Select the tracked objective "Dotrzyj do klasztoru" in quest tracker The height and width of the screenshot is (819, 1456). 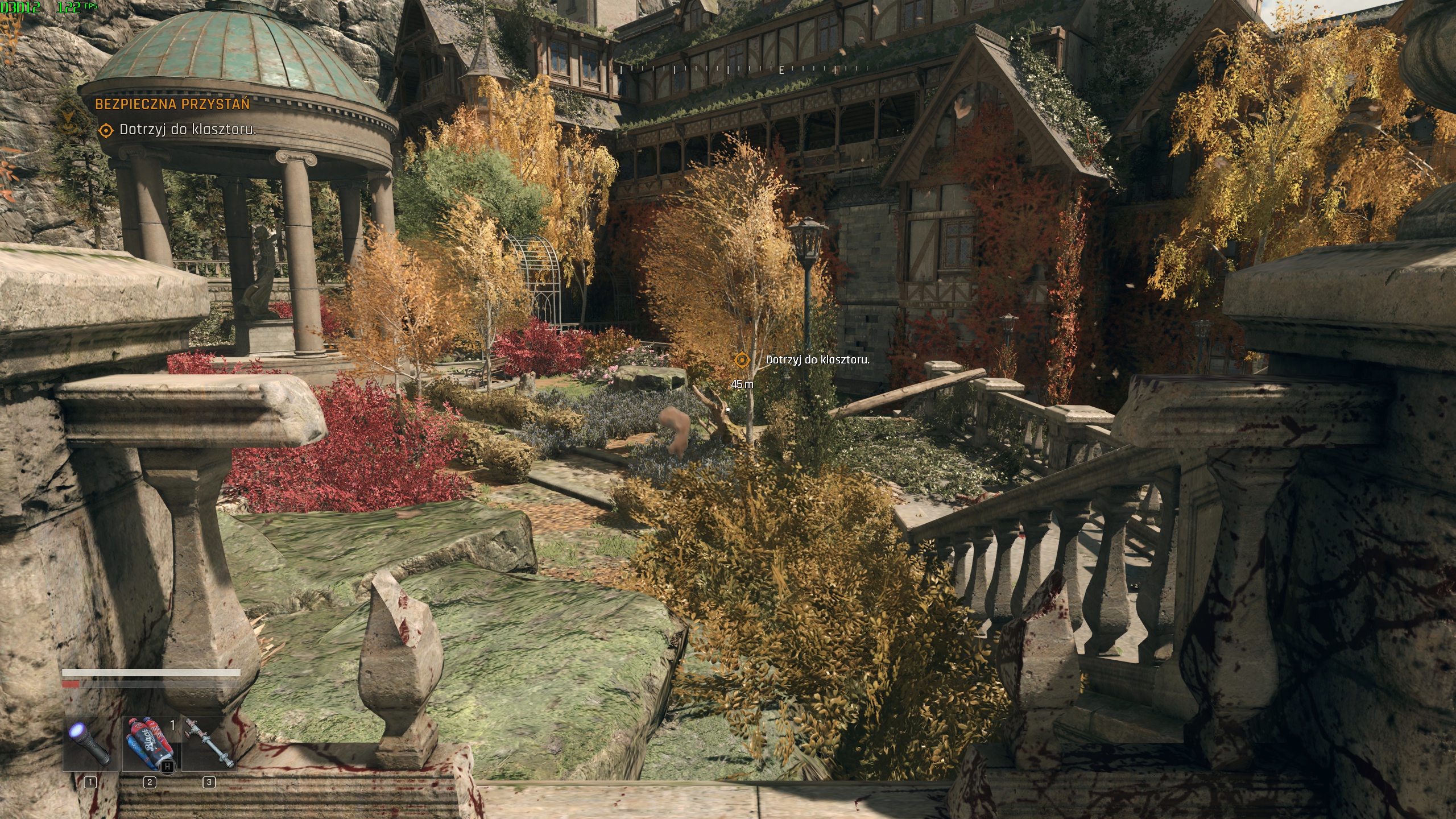point(187,130)
